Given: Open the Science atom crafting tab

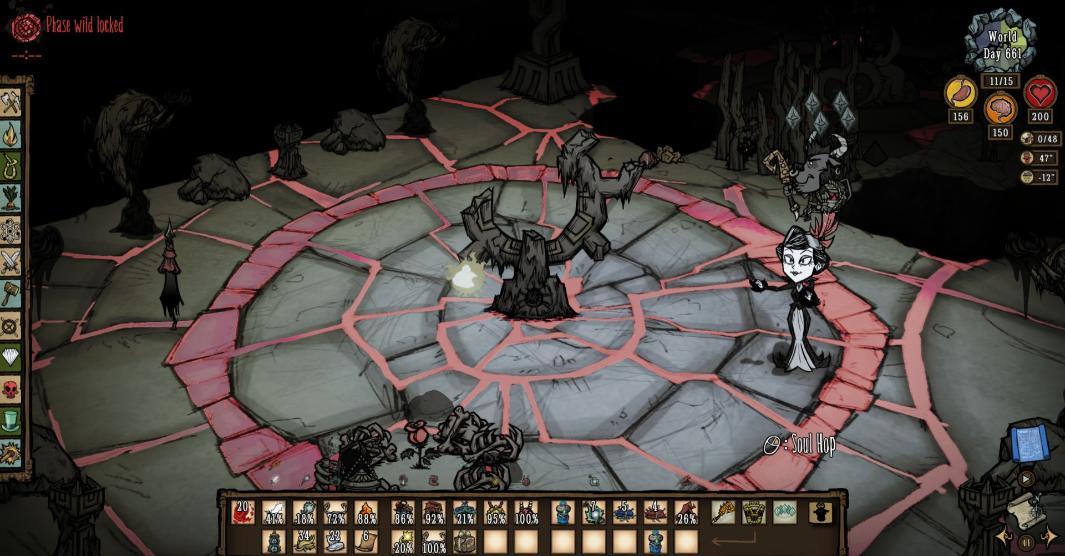Looking at the screenshot, I should click(x=12, y=229).
